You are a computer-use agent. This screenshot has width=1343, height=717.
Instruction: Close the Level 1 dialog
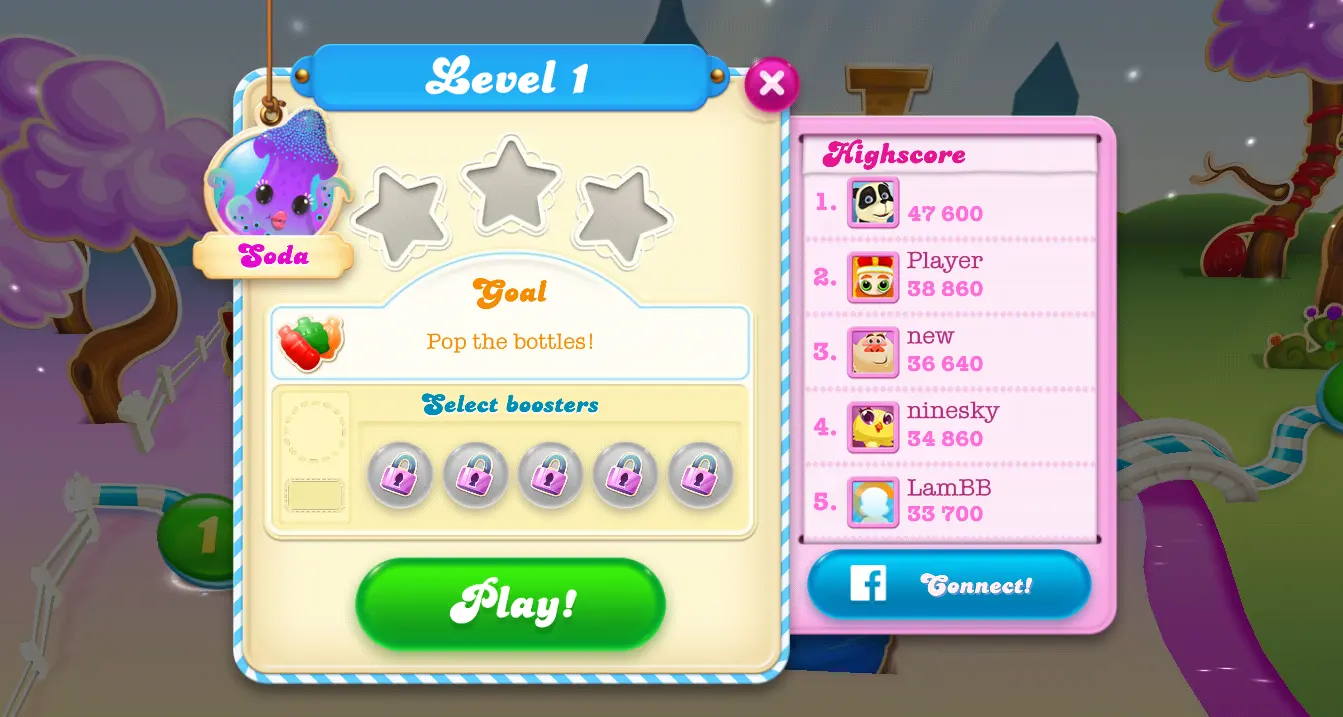[x=771, y=84]
